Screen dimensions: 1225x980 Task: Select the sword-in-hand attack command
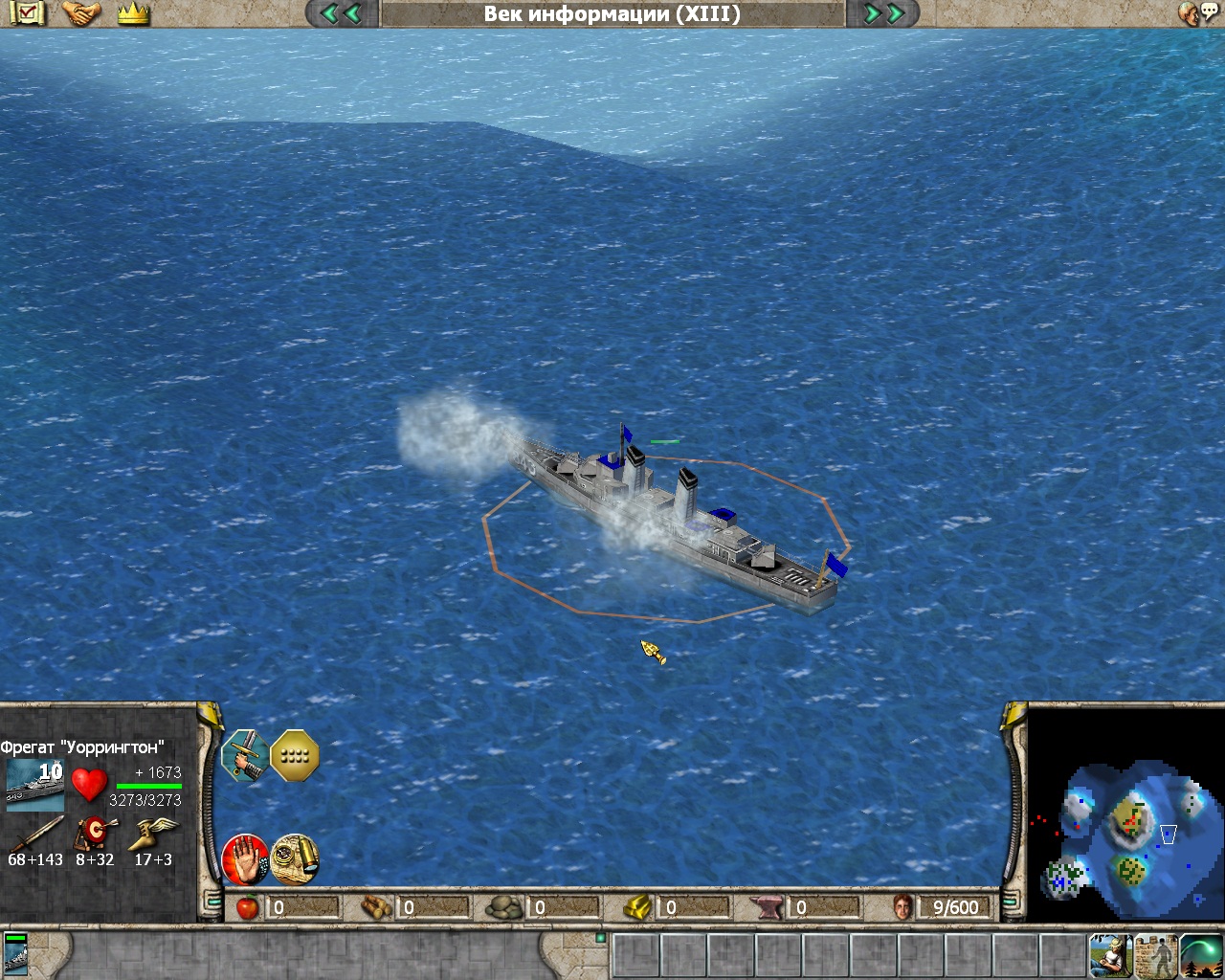(244, 756)
